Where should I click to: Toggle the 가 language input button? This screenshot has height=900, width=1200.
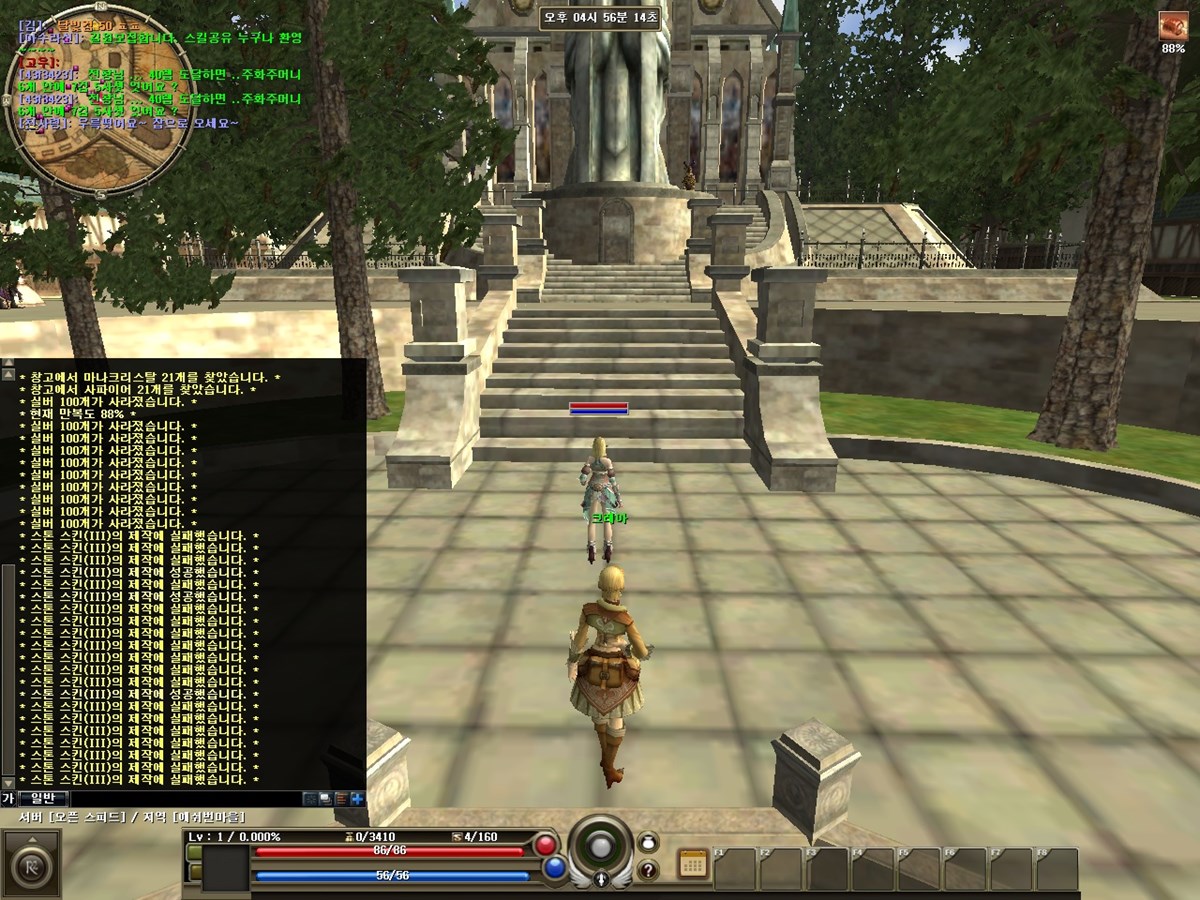point(8,798)
